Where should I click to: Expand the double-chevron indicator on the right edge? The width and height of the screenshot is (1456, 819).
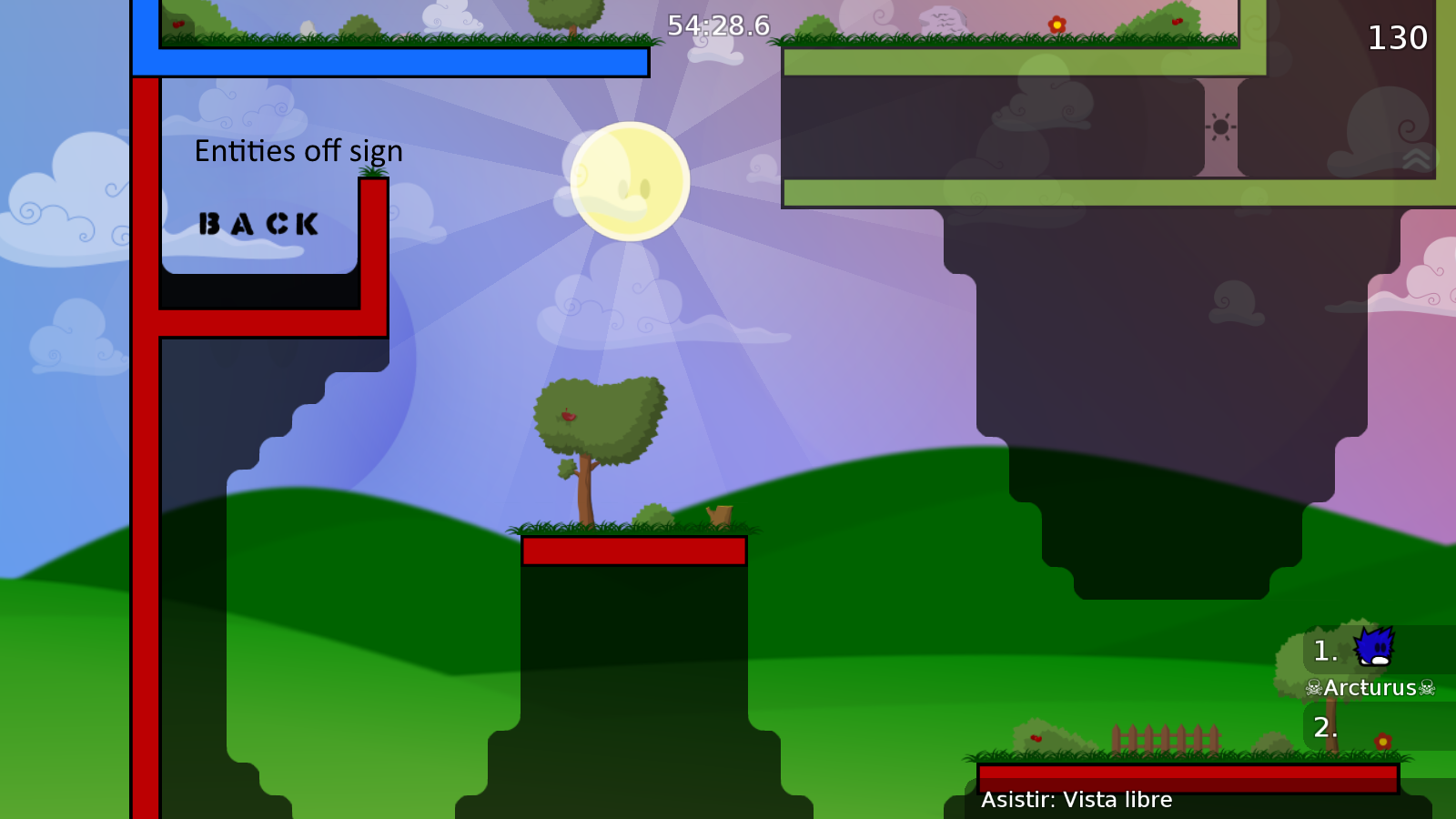pos(1417,157)
